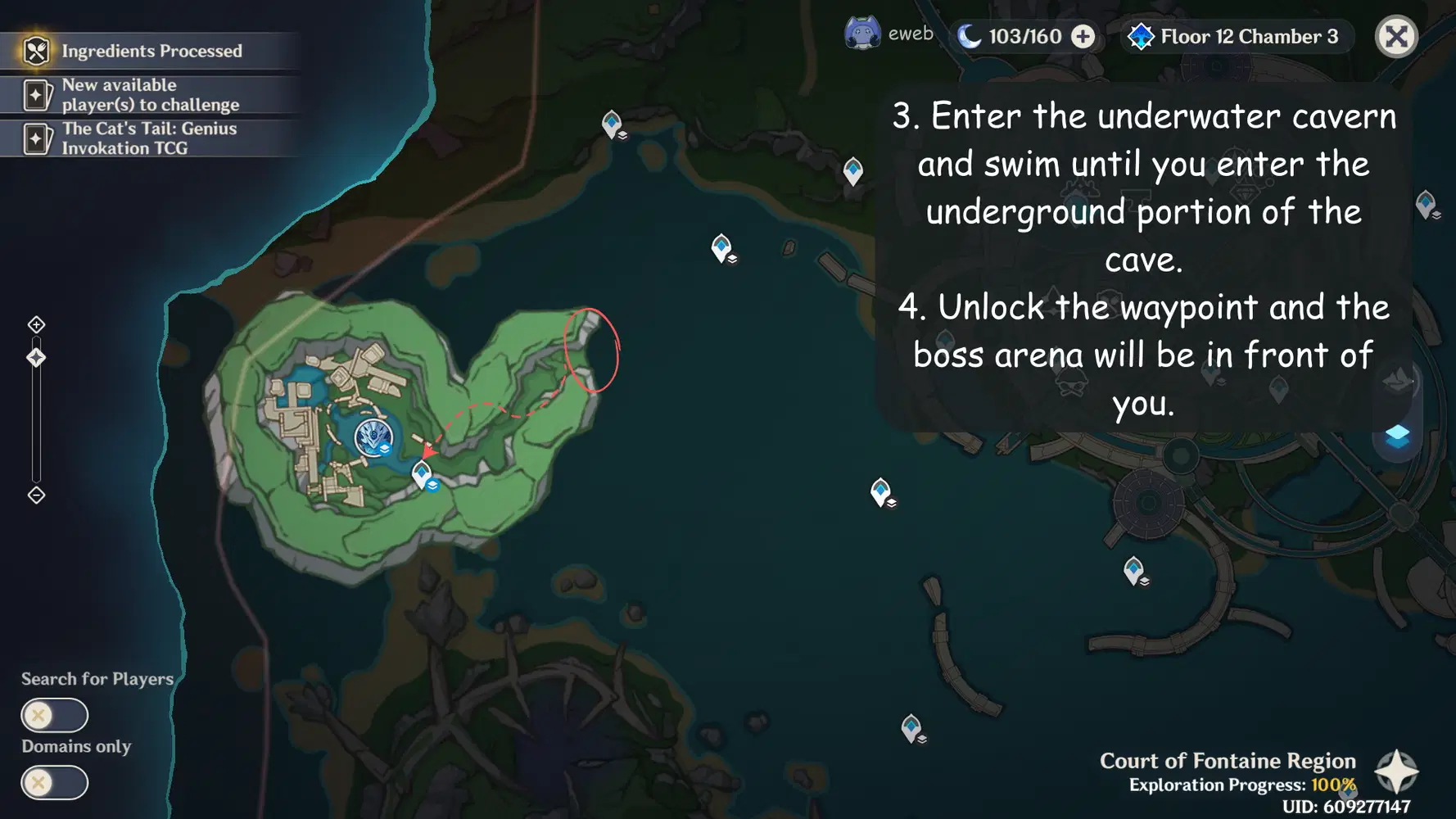This screenshot has height=819, width=1456.
Task: Select The Cat's Tail: Genius Invokation TCG notification
Action: pyautogui.click(x=147, y=138)
